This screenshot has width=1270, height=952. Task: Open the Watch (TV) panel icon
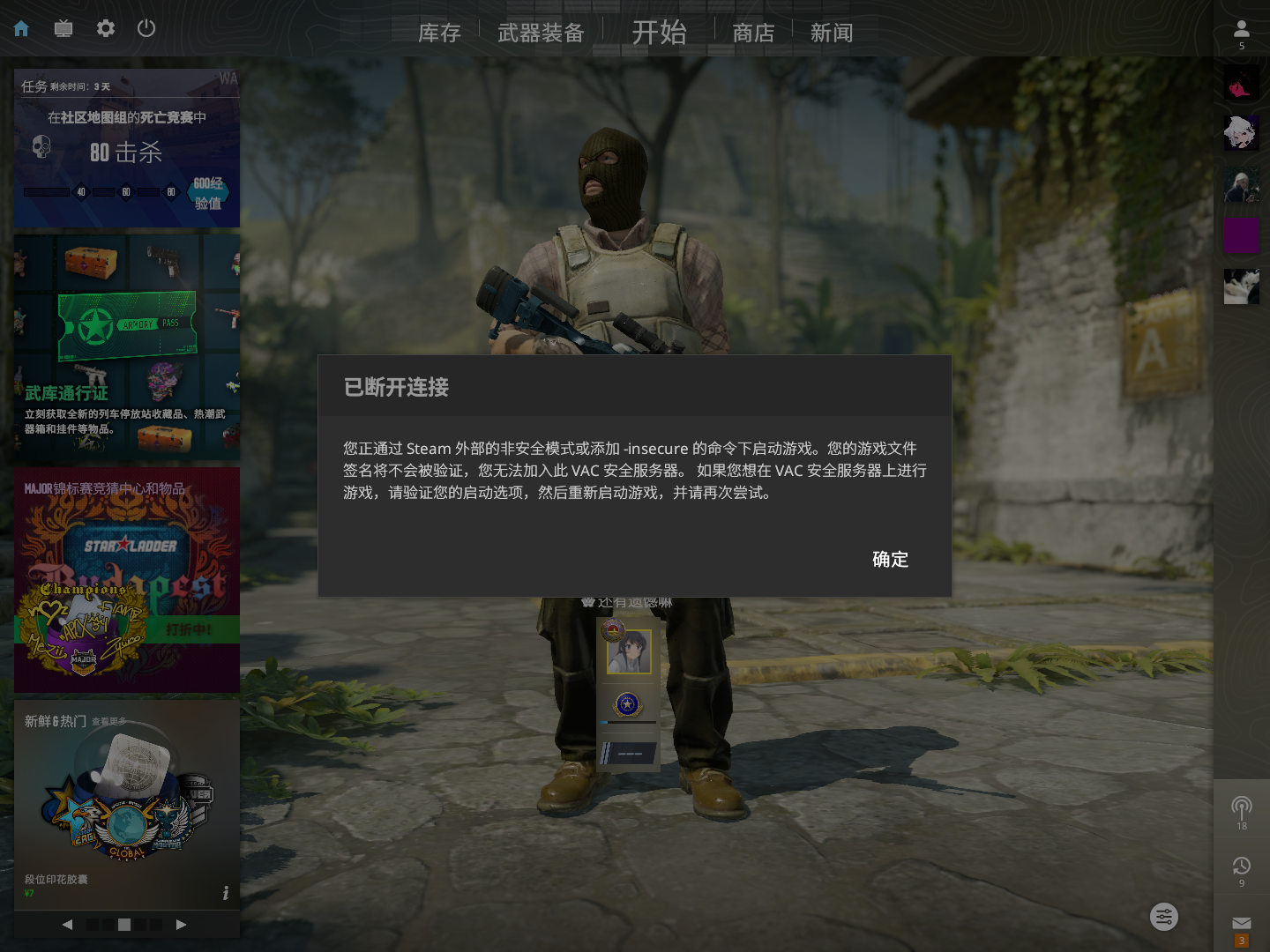coord(63,28)
